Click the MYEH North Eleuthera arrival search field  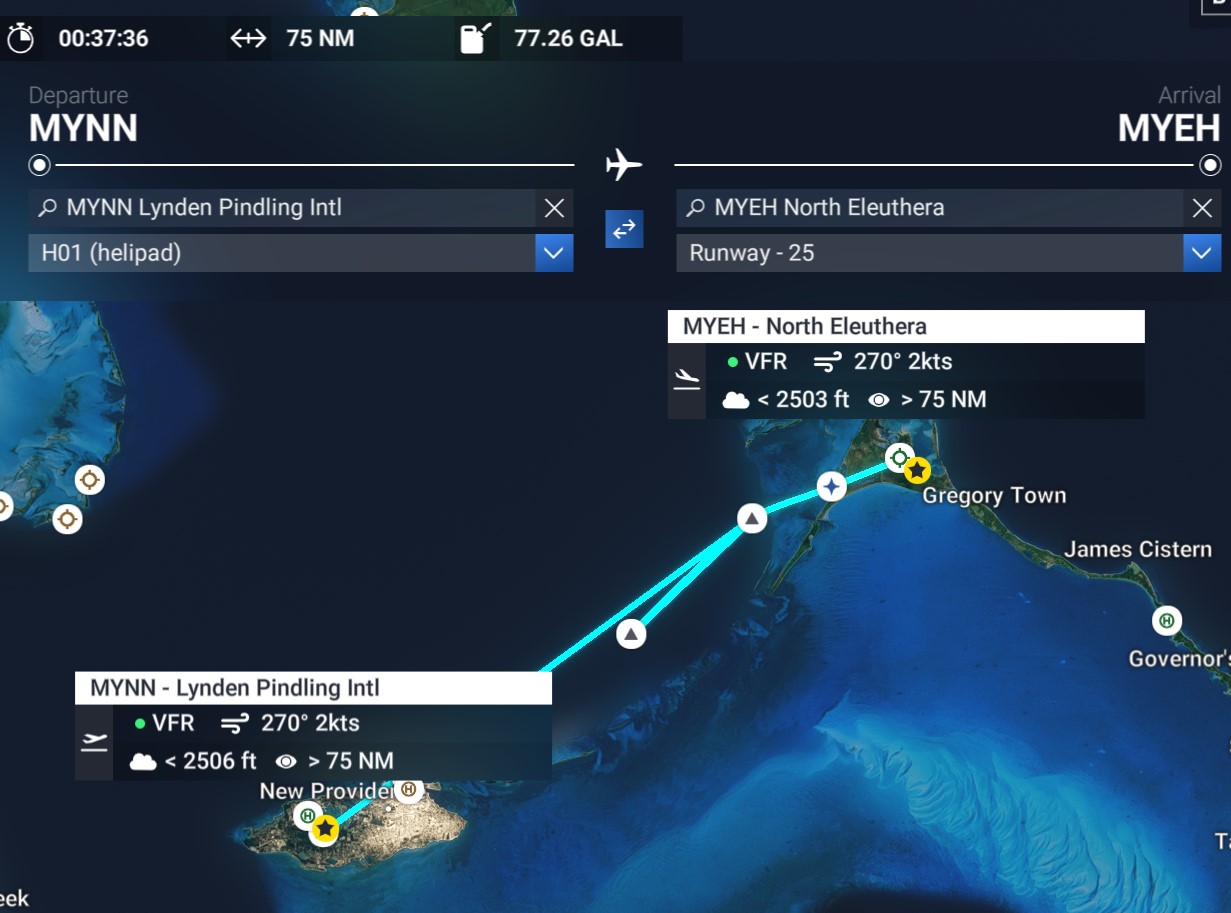click(x=930, y=208)
